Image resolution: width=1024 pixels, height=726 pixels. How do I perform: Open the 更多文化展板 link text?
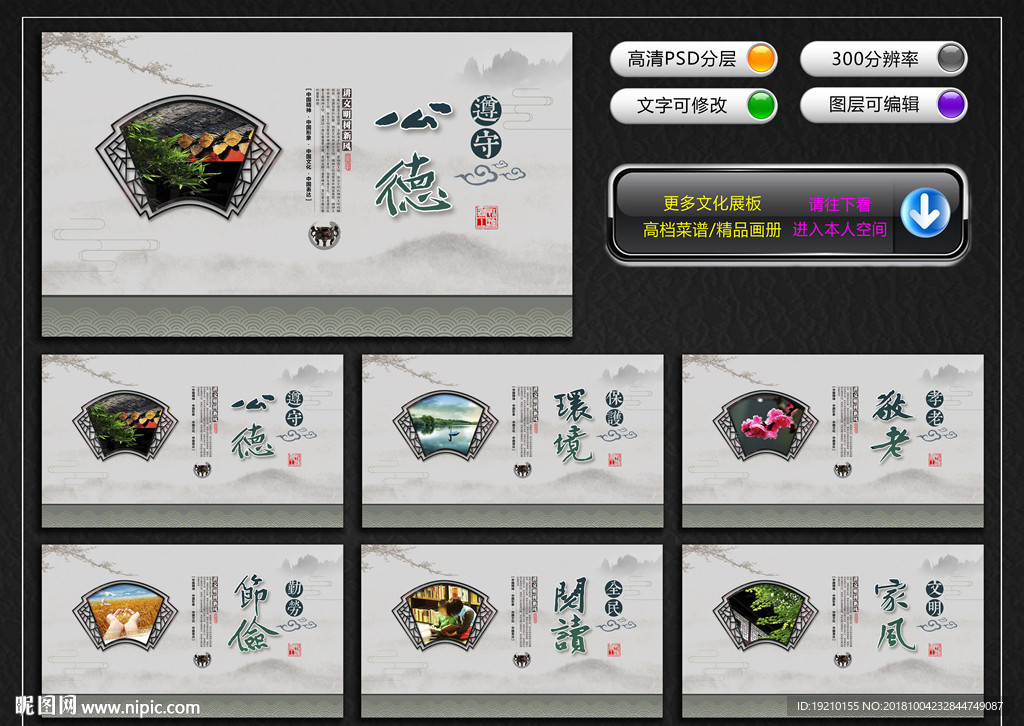point(712,204)
